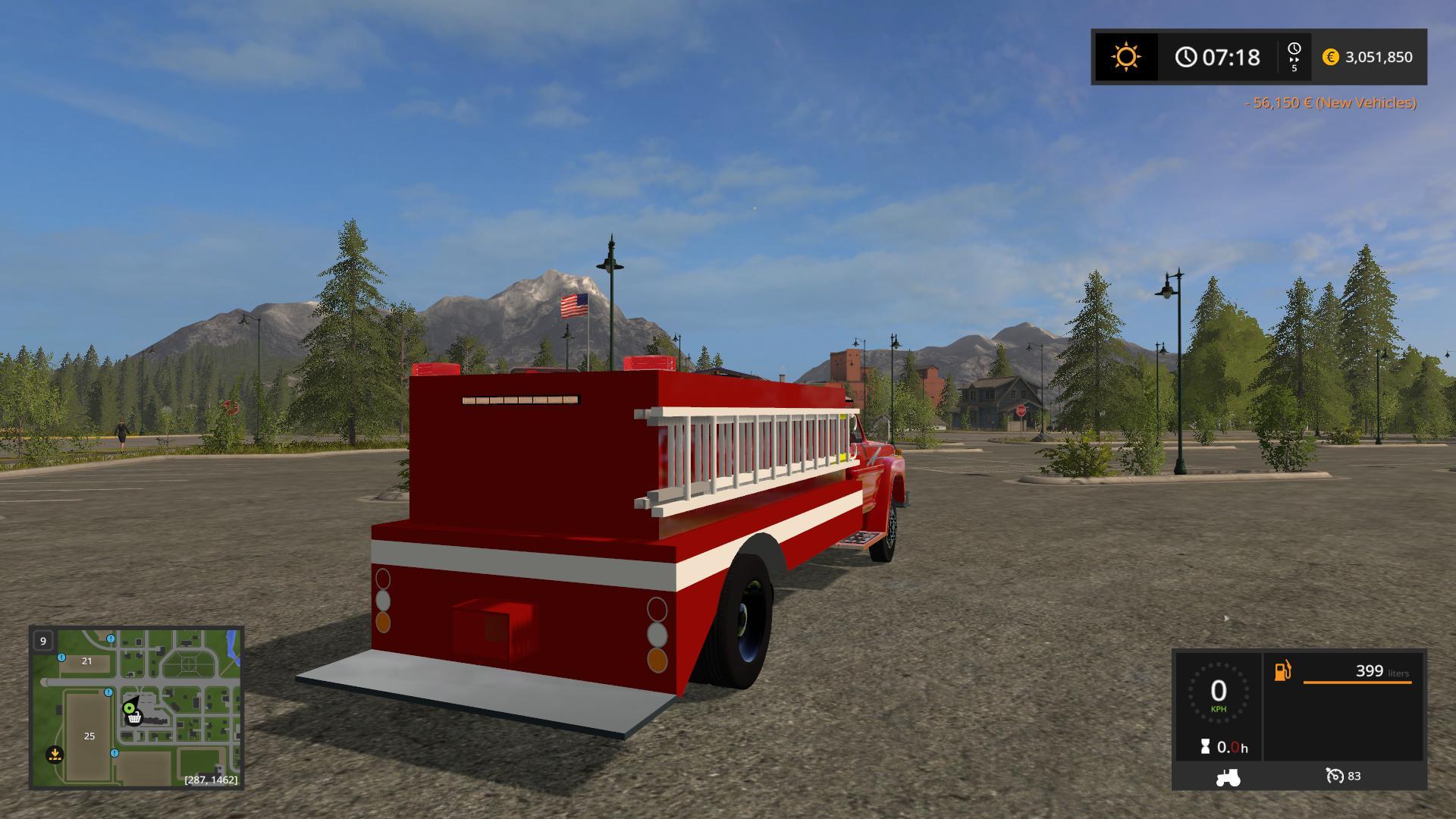Select the time scale fast-forward indicator

[x=1294, y=57]
